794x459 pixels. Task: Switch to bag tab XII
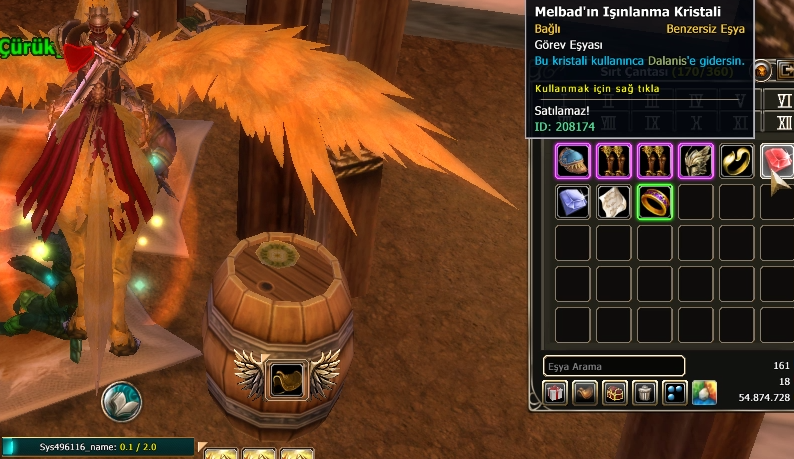pyautogui.click(x=784, y=122)
